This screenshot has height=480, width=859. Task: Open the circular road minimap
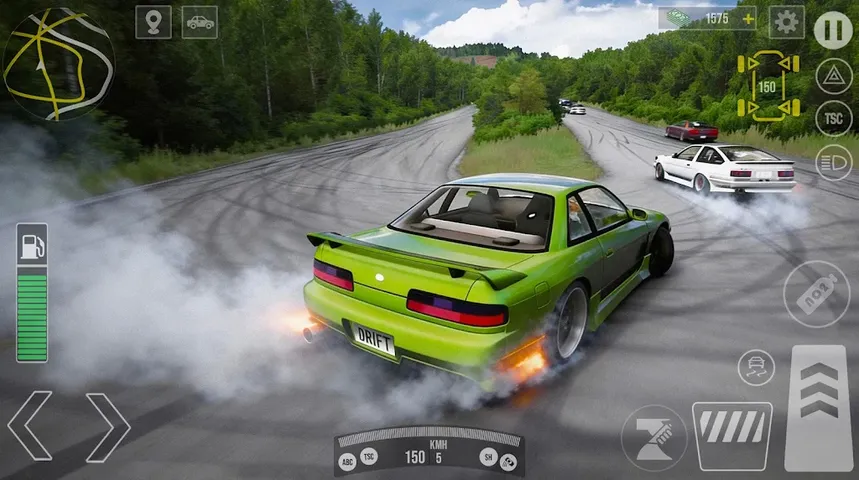pyautogui.click(x=58, y=64)
